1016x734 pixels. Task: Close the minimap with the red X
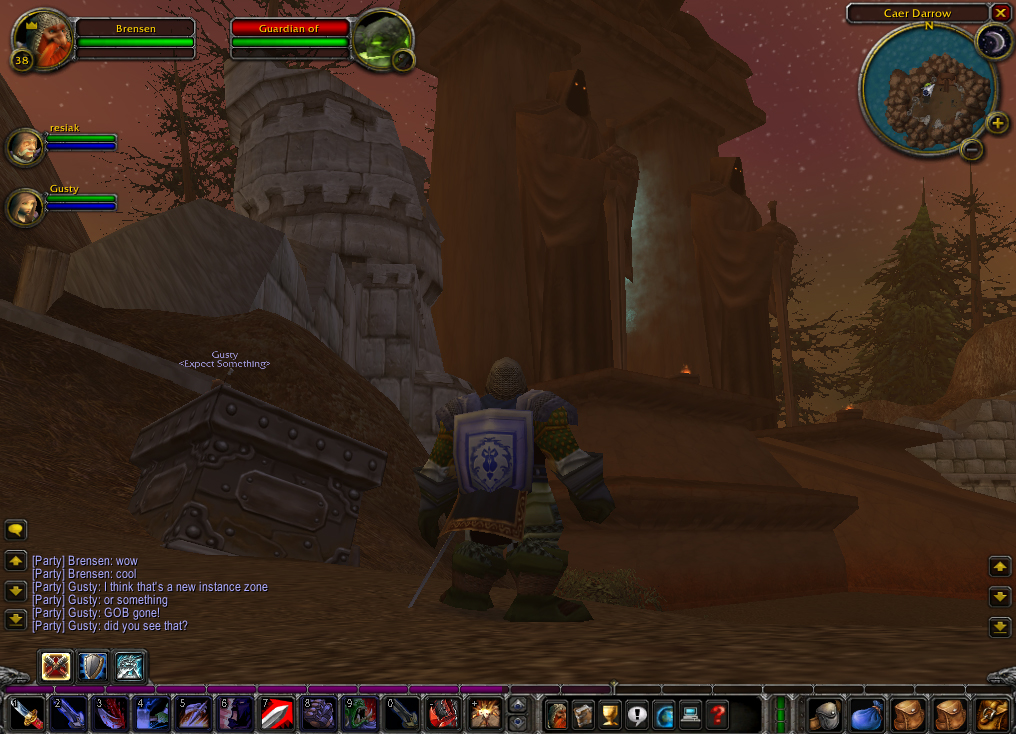click(x=1000, y=13)
